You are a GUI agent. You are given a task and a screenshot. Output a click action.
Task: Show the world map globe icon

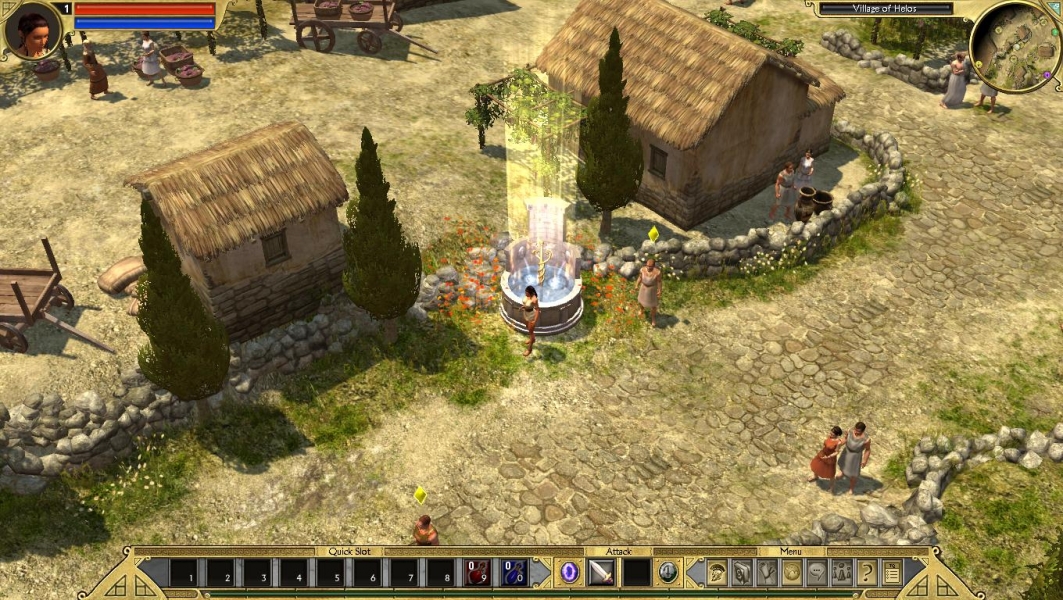[x=791, y=573]
